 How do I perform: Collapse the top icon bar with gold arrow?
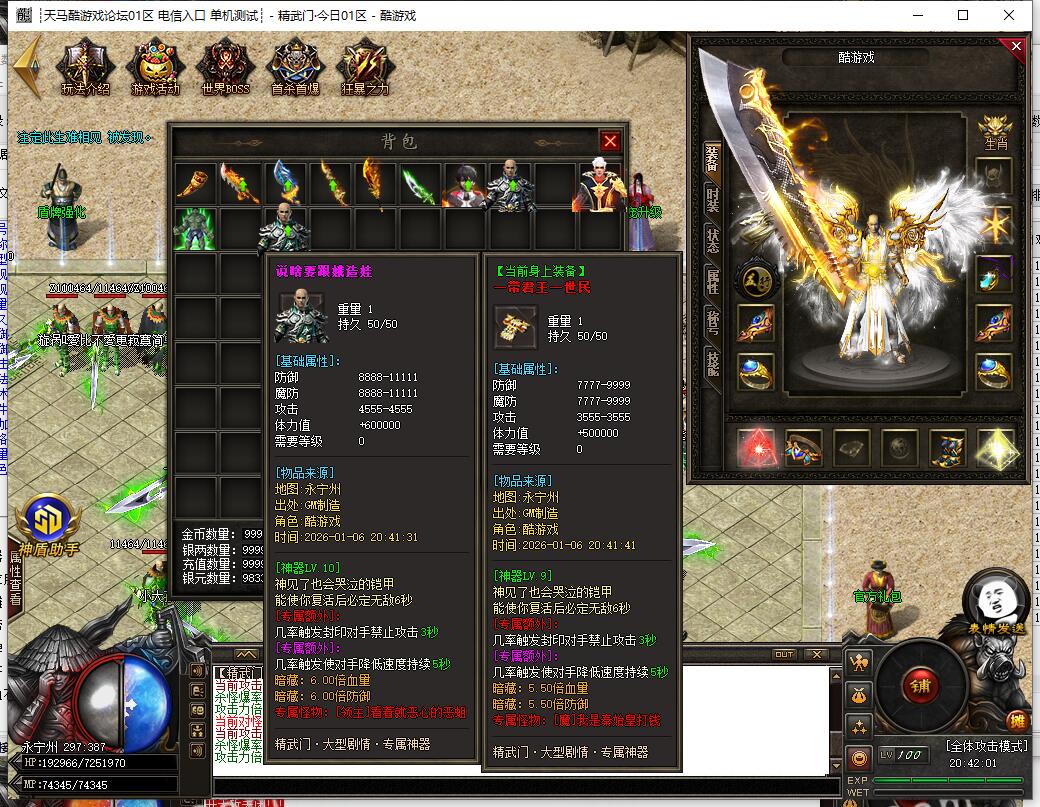[28, 66]
